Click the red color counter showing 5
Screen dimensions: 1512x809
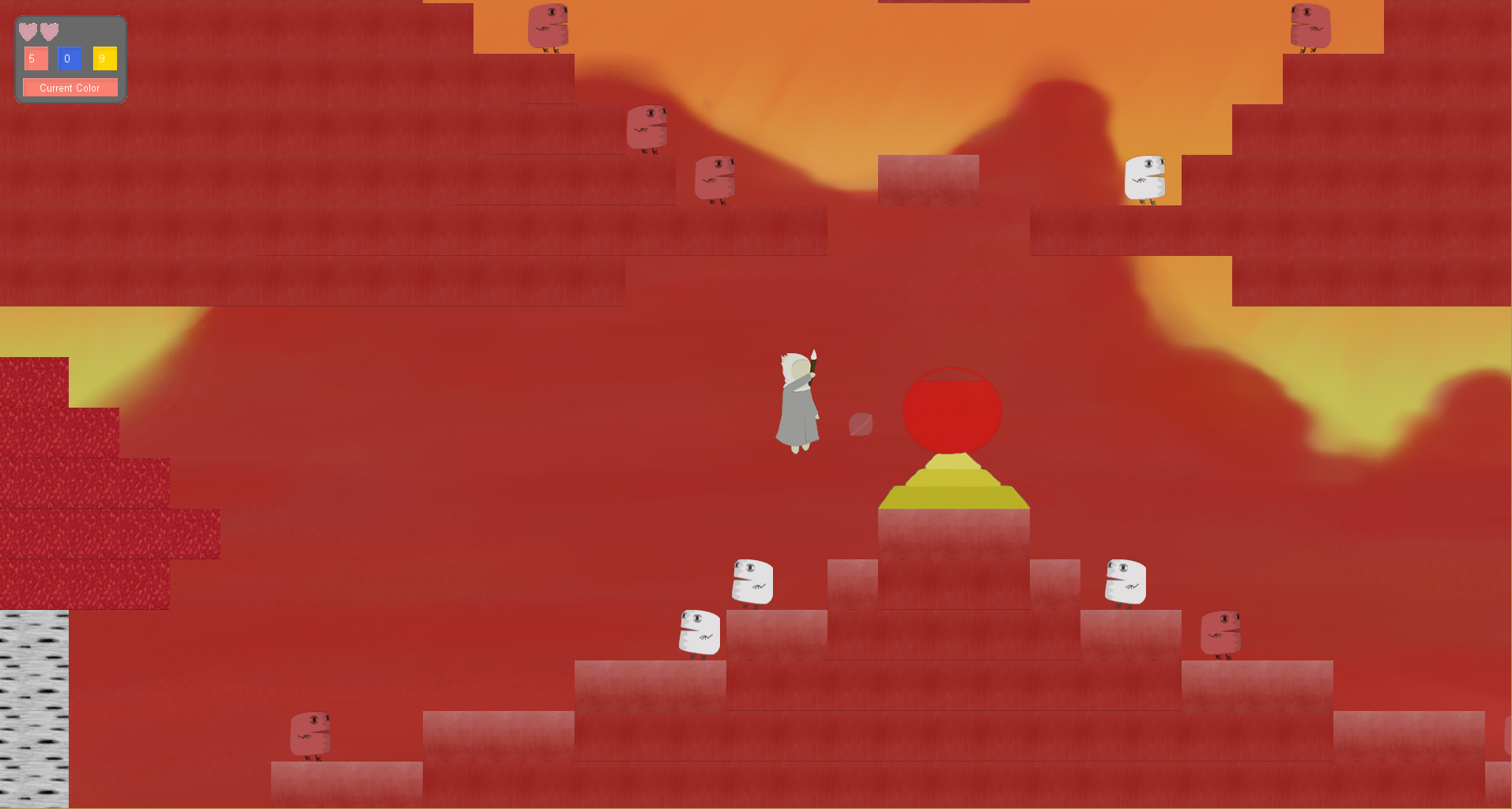point(36,58)
